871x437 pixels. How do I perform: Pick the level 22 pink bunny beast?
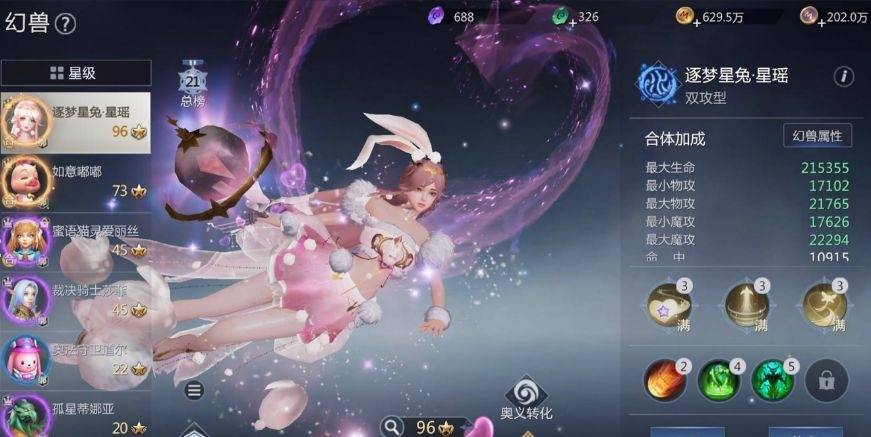(x=76, y=357)
